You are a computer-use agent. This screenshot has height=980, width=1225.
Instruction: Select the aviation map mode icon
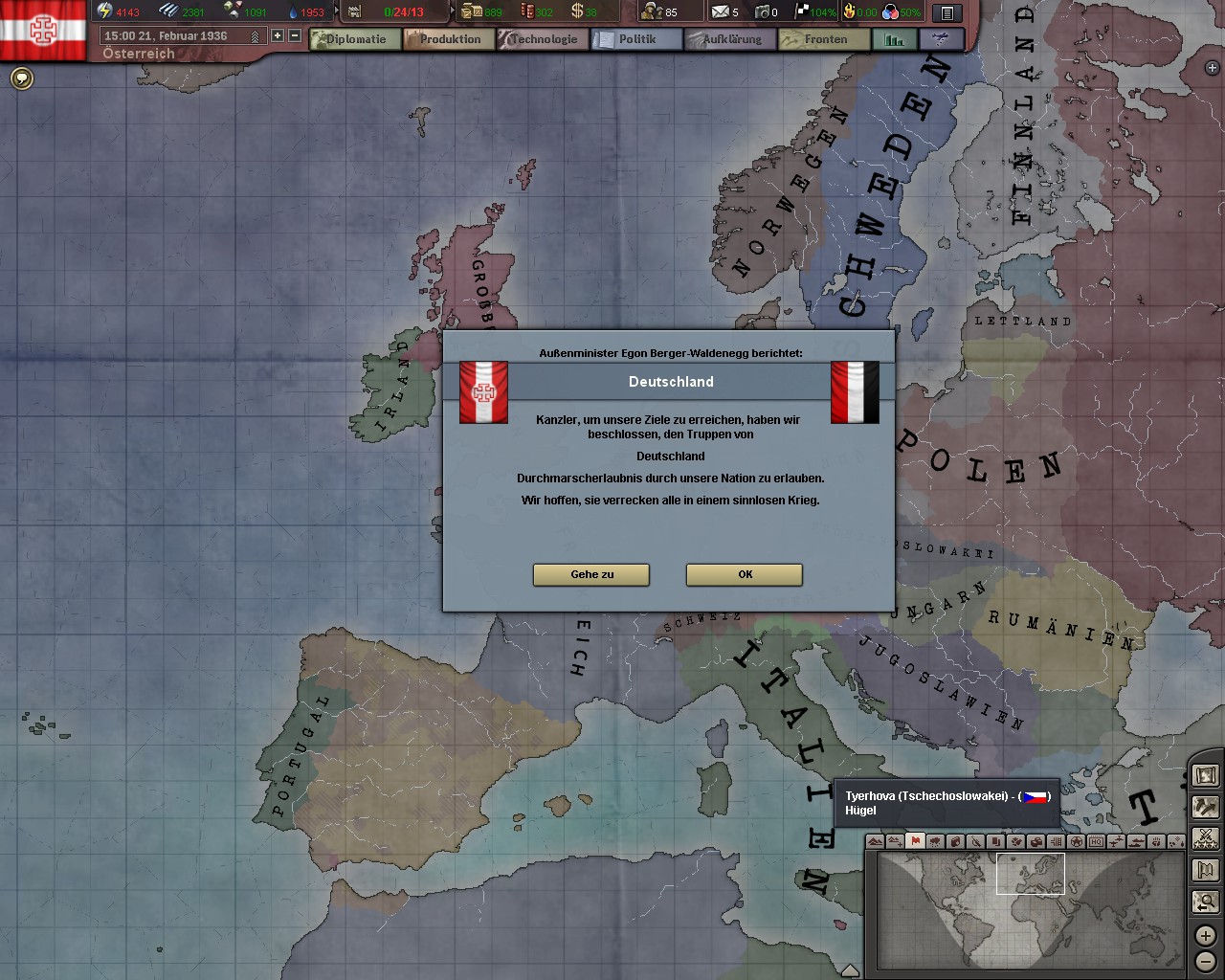click(x=1115, y=841)
